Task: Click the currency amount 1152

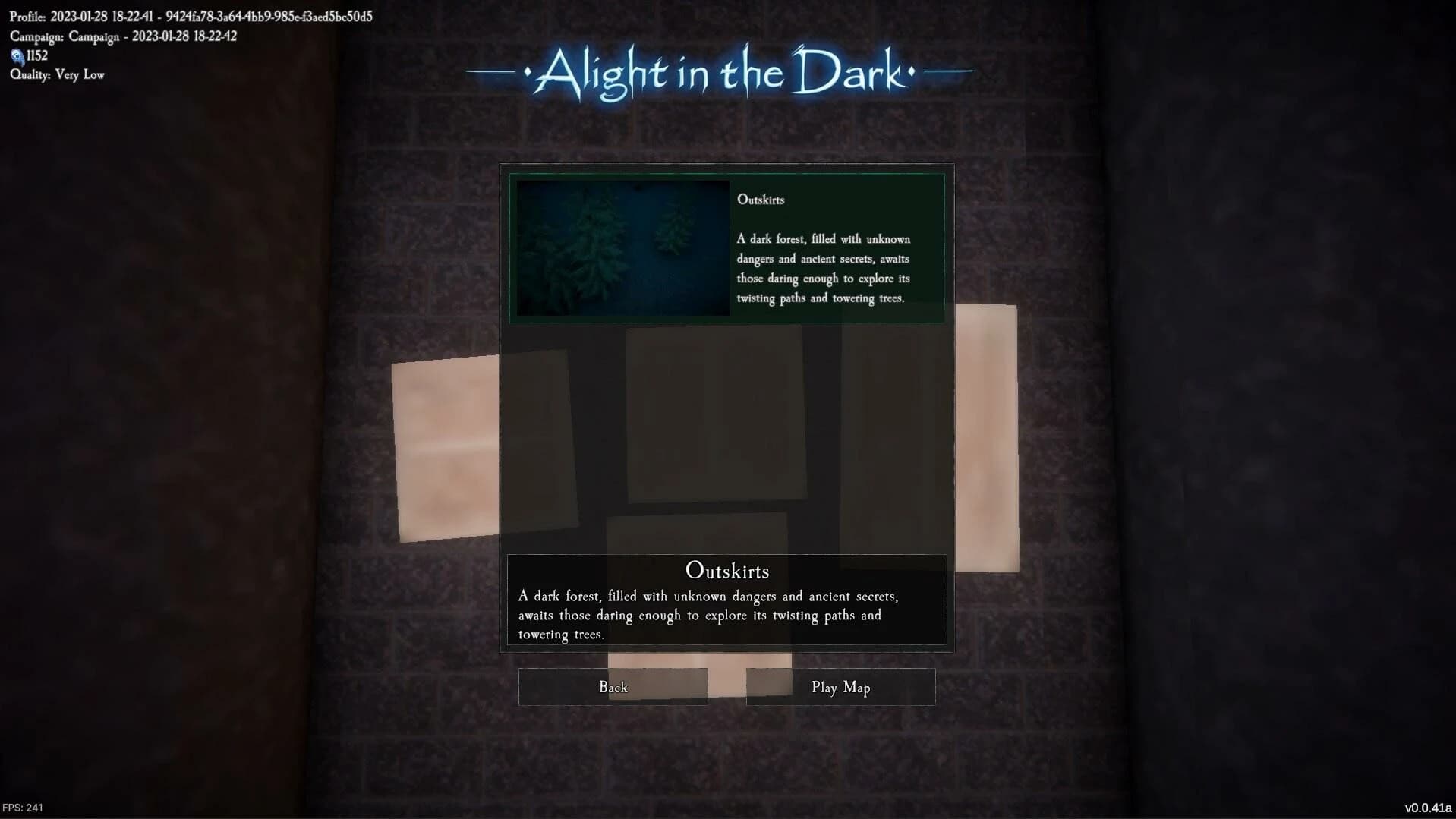Action: click(x=36, y=55)
